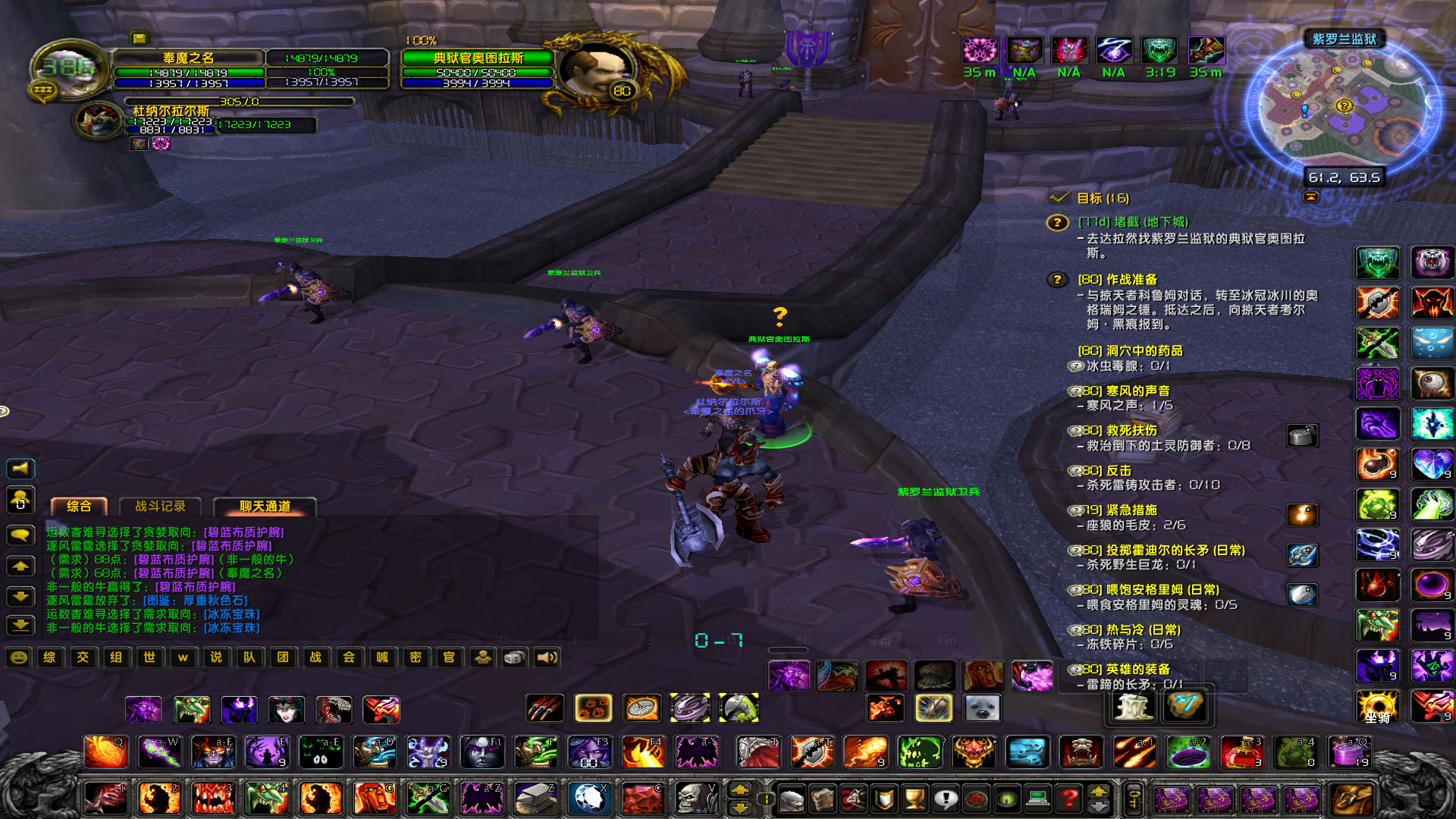The image size is (1456, 819).
Task: Click the dice roll icon in the chat shortcut row
Action: [516, 658]
